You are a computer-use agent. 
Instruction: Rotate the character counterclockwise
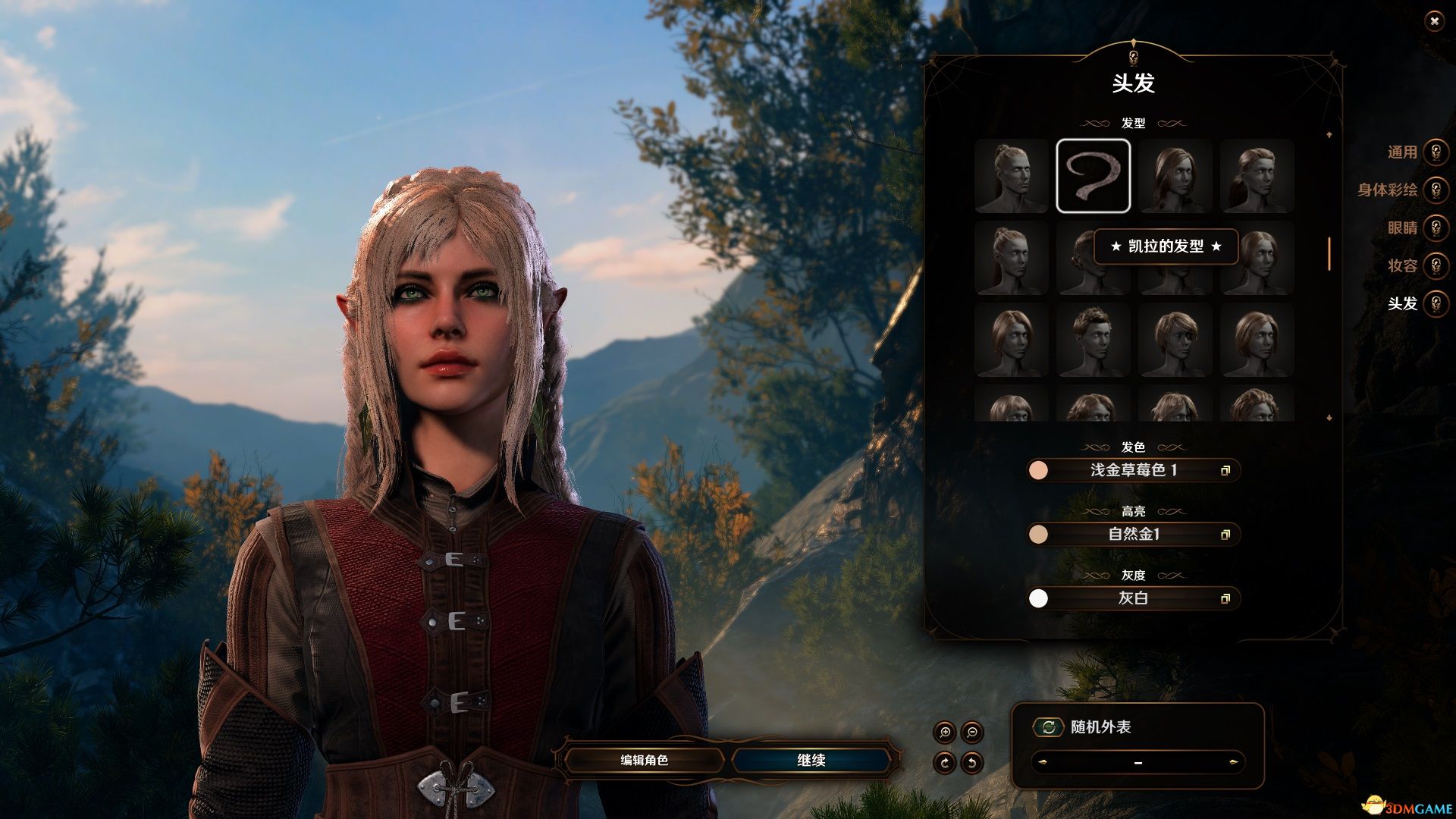tap(972, 762)
